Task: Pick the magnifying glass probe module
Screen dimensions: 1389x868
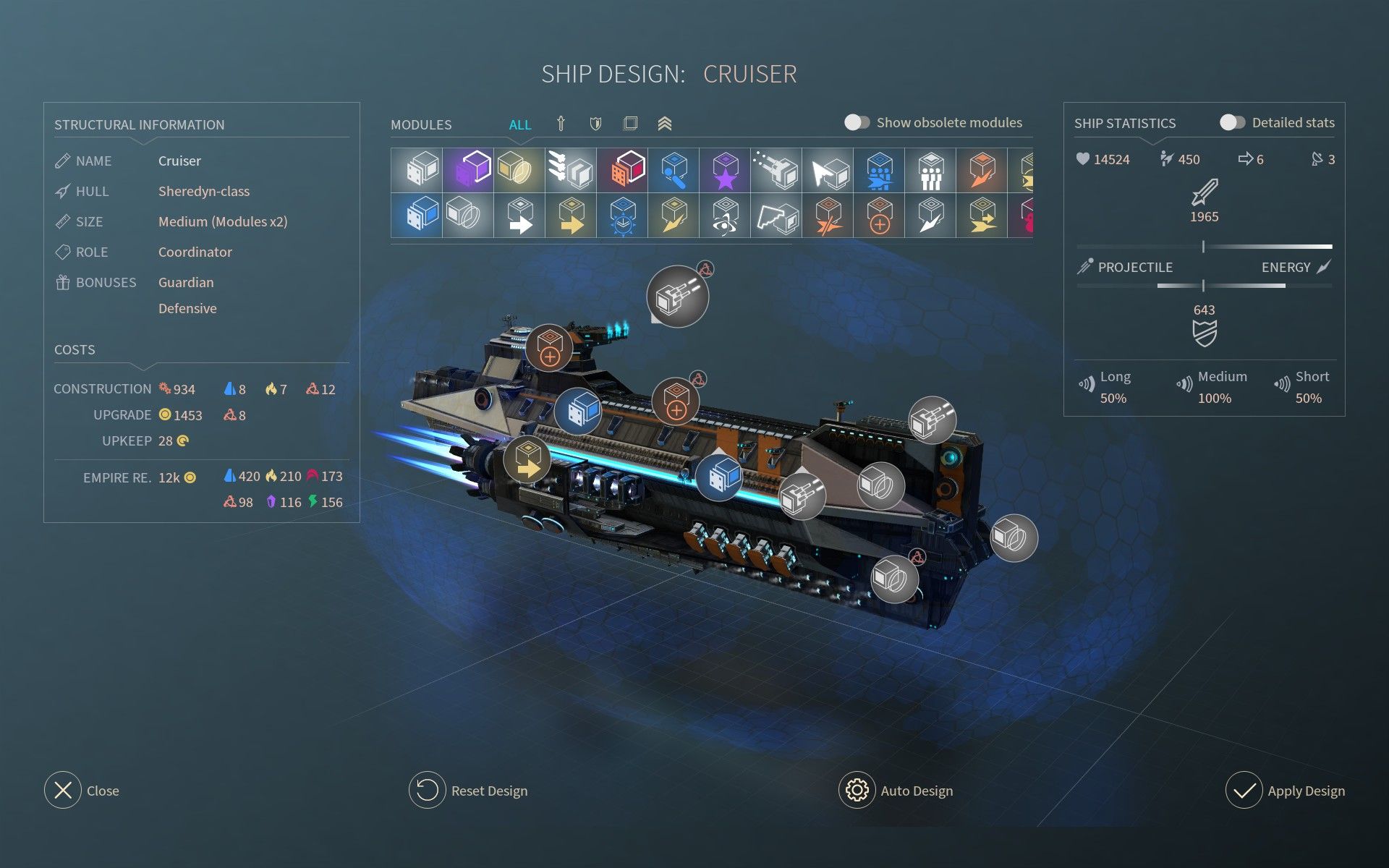Action: 673,169
